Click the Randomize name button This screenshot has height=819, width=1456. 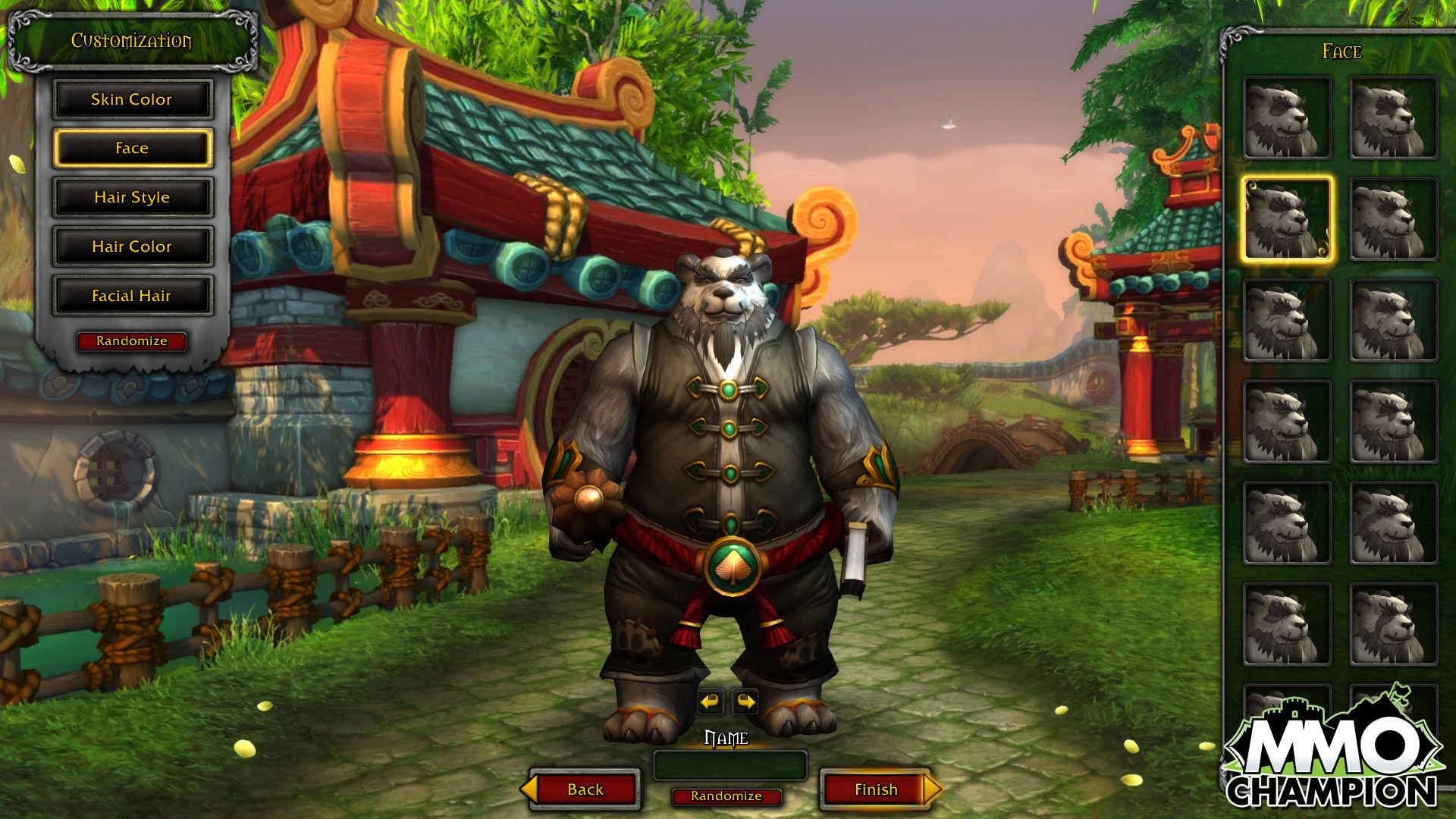pos(726,795)
